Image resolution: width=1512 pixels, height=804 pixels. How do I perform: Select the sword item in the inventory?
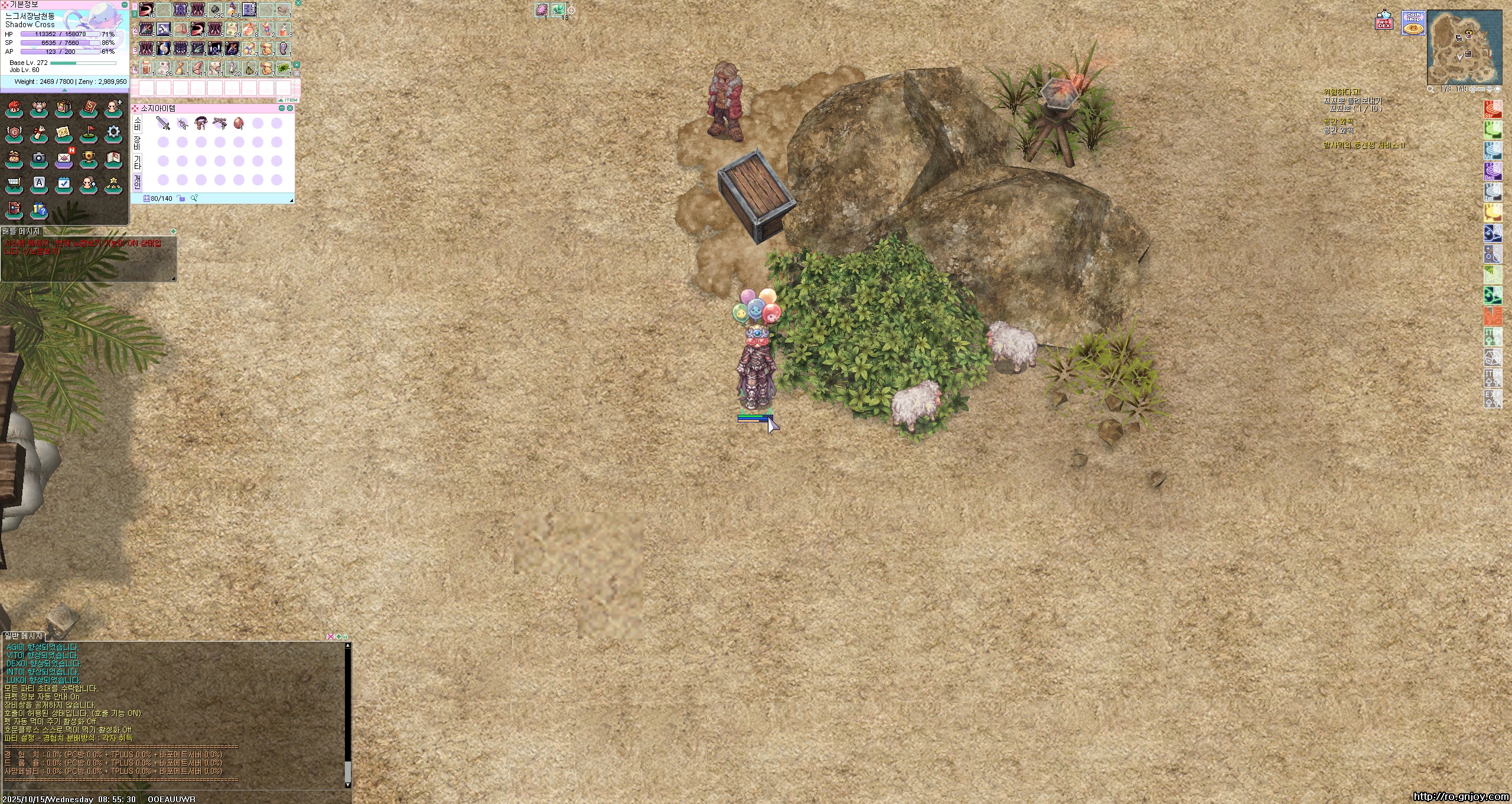[x=163, y=123]
